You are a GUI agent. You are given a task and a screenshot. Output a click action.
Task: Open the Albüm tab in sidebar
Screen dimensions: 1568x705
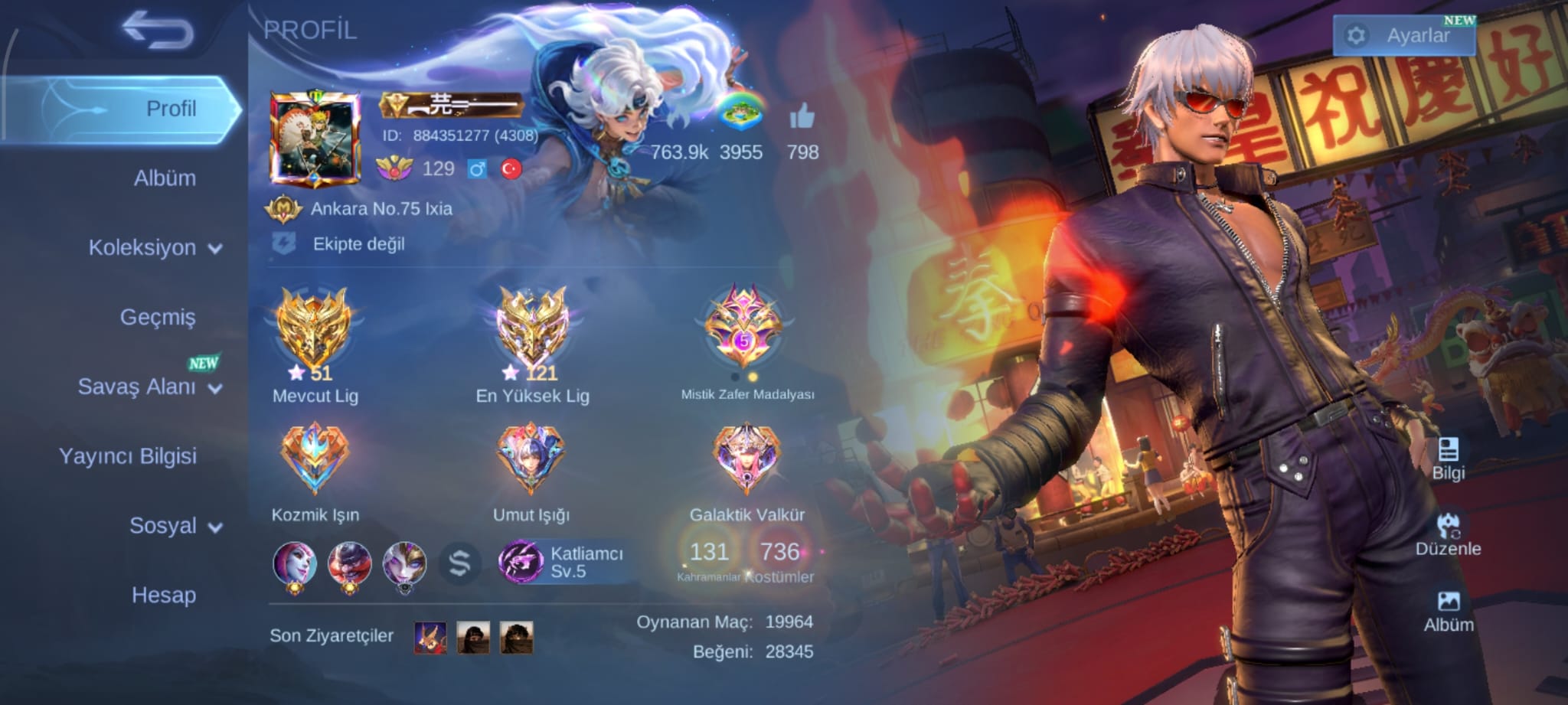(x=165, y=178)
